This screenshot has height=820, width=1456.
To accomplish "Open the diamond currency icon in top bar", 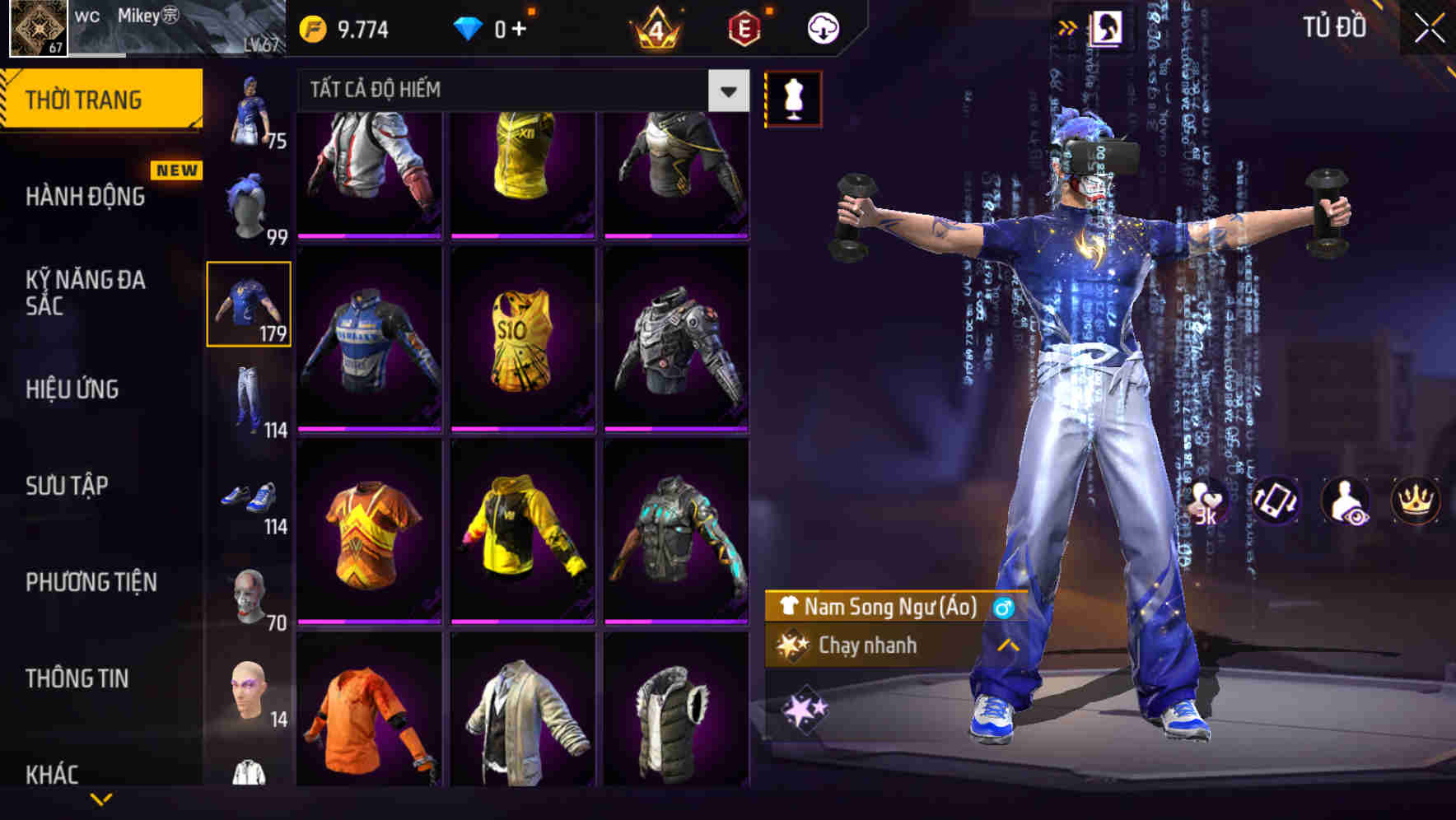I will [x=469, y=27].
